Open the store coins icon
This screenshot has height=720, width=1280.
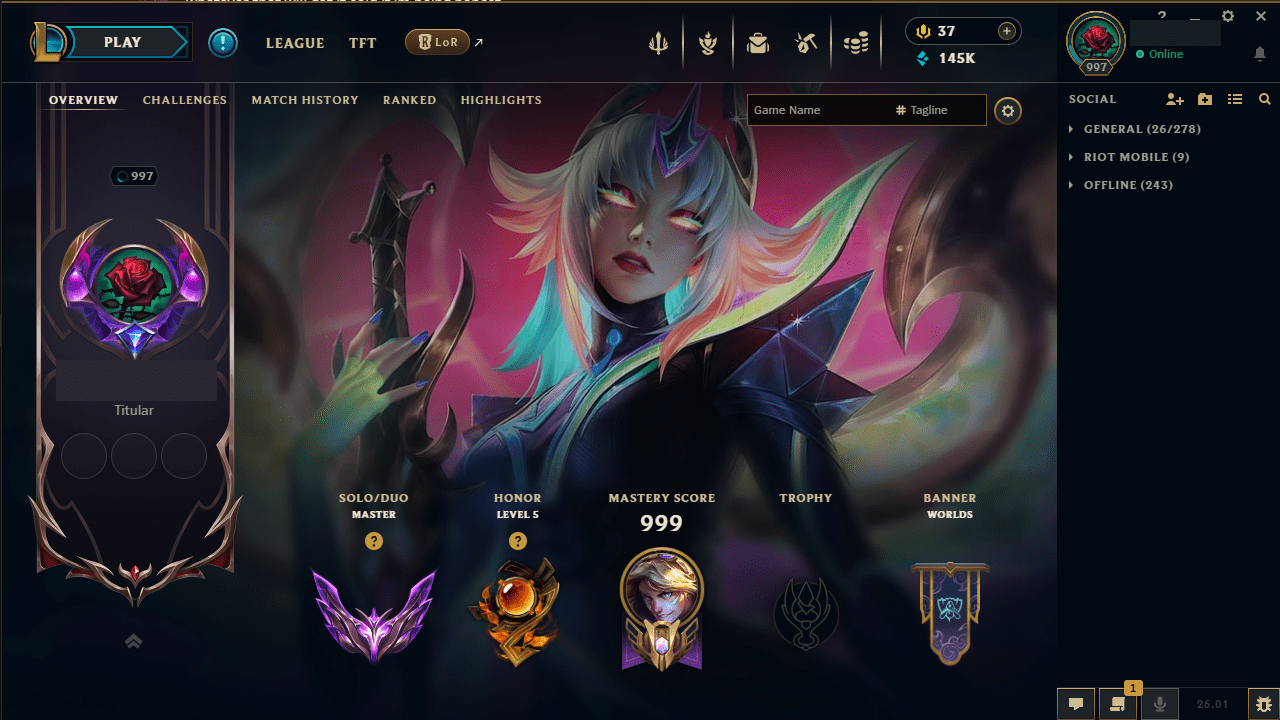coord(856,42)
